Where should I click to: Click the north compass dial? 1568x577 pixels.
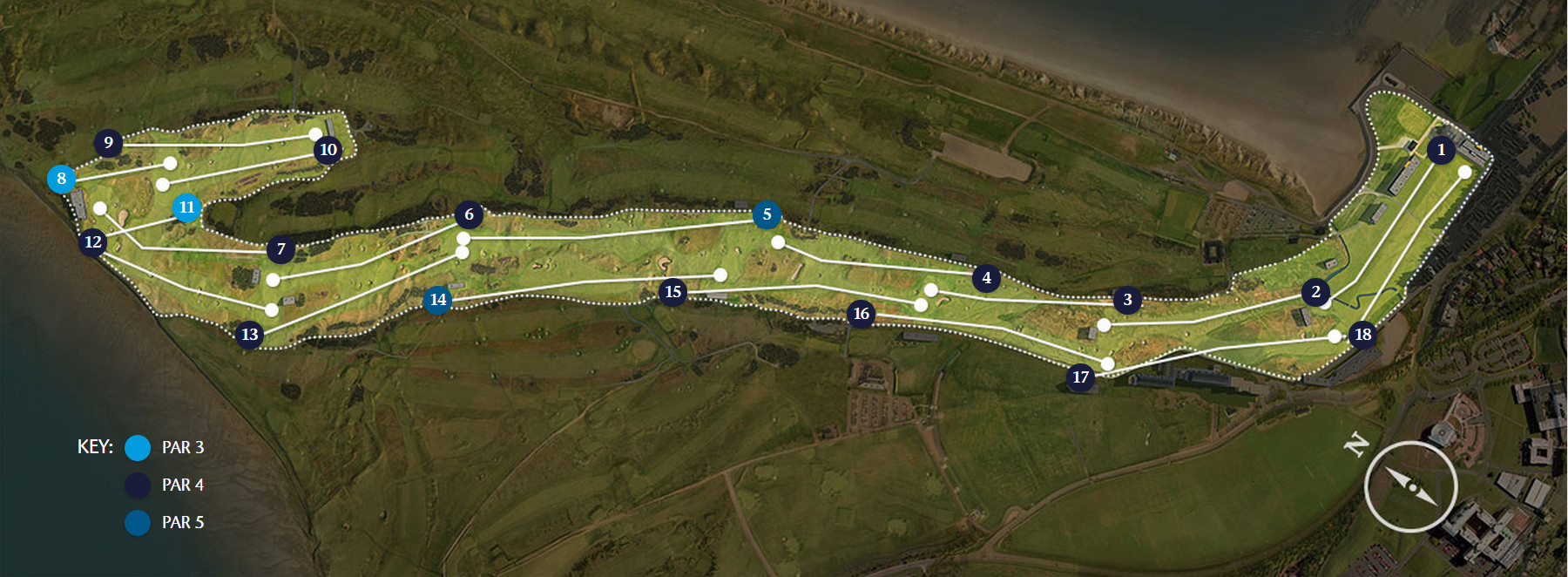(1410, 486)
